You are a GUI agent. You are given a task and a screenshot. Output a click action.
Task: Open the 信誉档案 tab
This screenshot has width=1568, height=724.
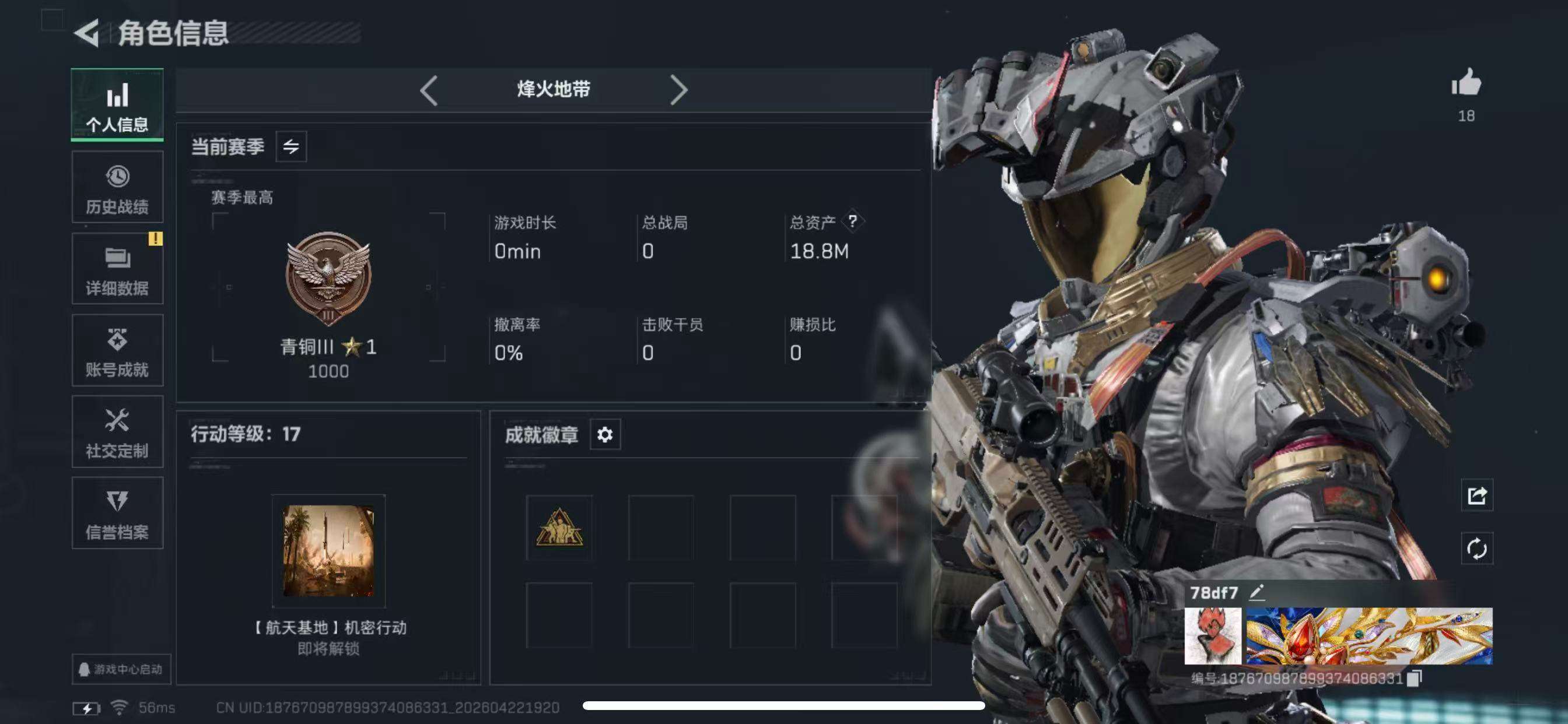[117, 514]
